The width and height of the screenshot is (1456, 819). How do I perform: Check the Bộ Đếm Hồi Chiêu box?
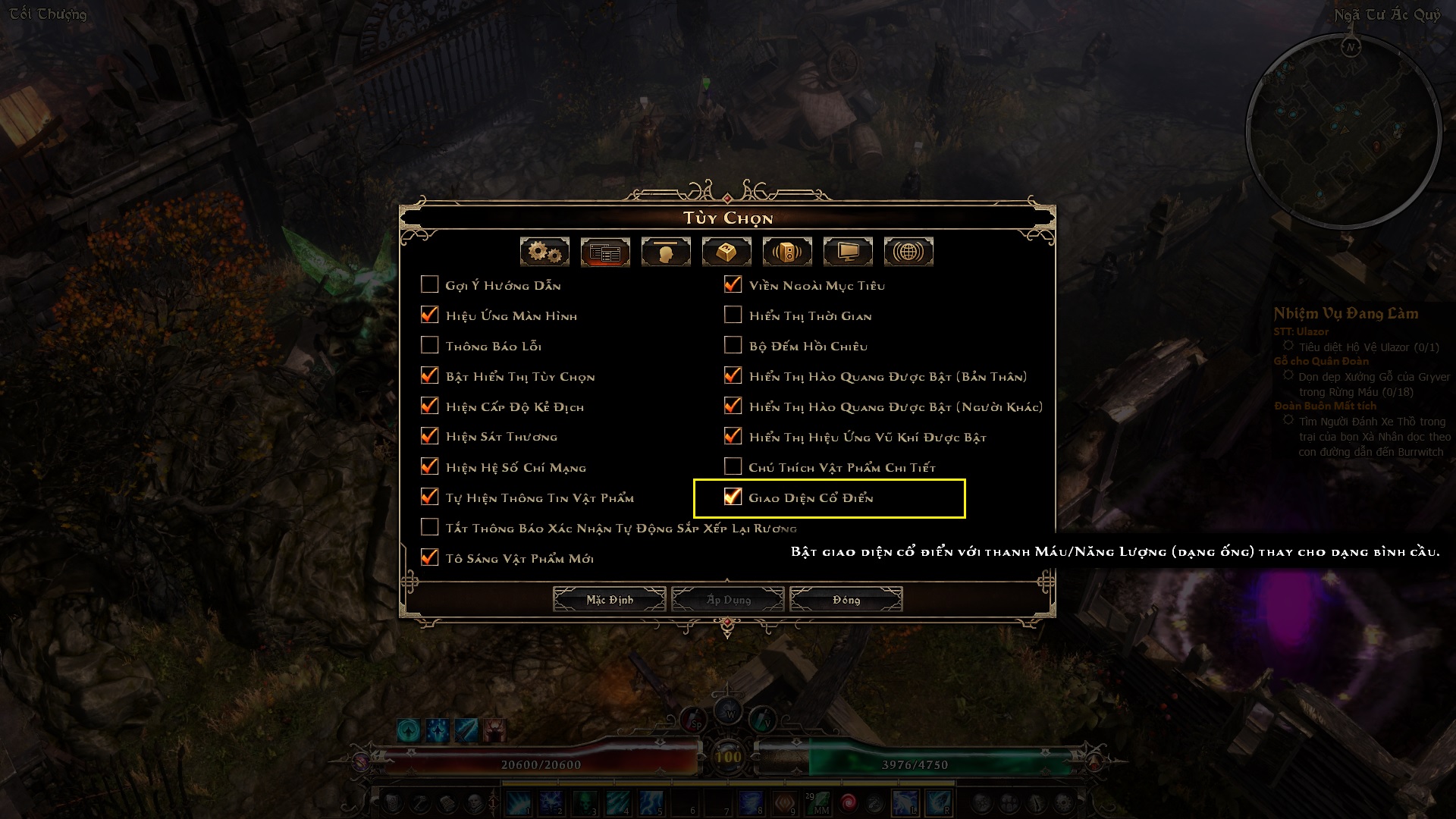pyautogui.click(x=733, y=345)
